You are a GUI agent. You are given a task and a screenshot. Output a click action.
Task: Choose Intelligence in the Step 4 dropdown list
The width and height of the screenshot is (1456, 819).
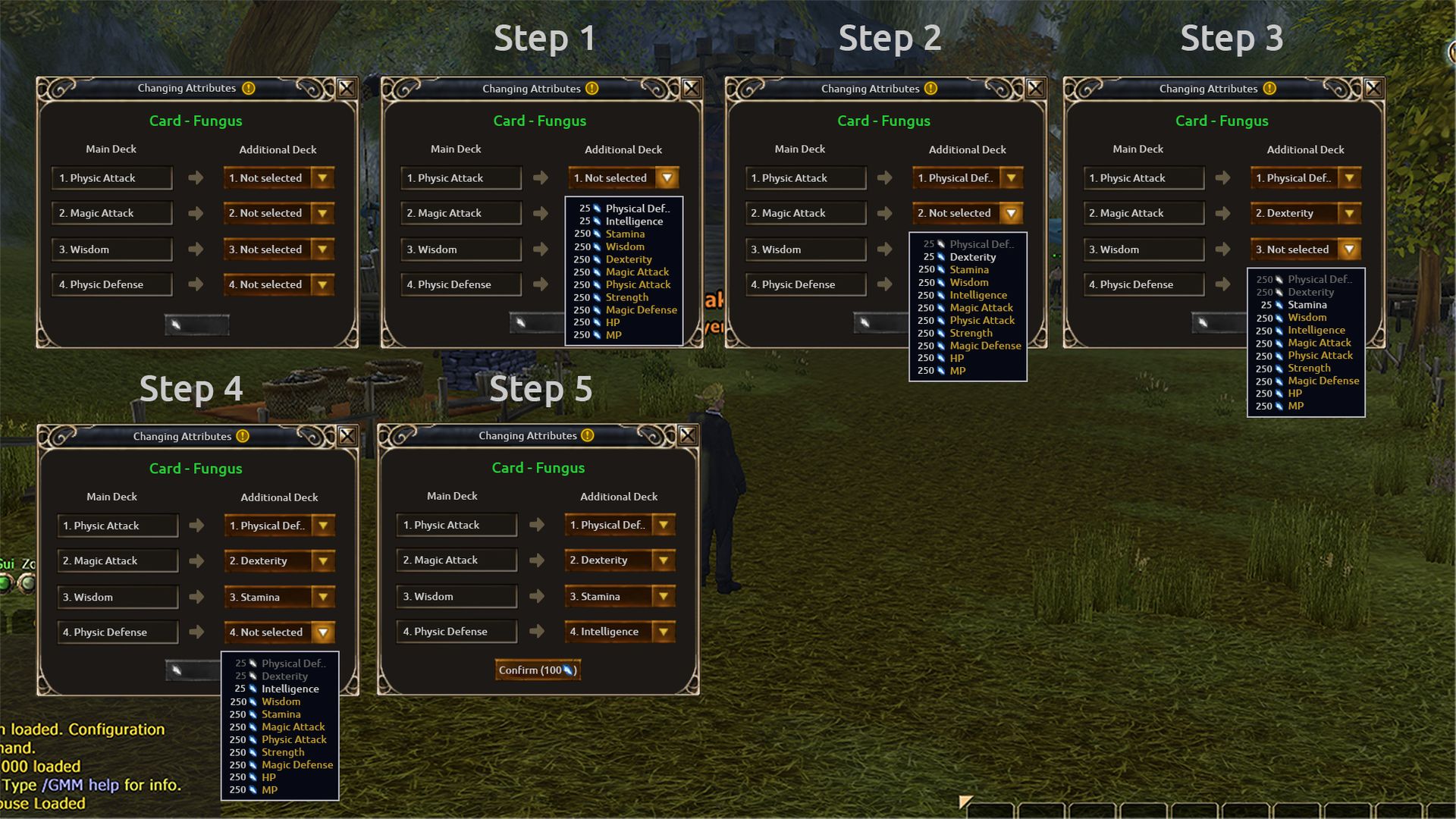click(290, 689)
